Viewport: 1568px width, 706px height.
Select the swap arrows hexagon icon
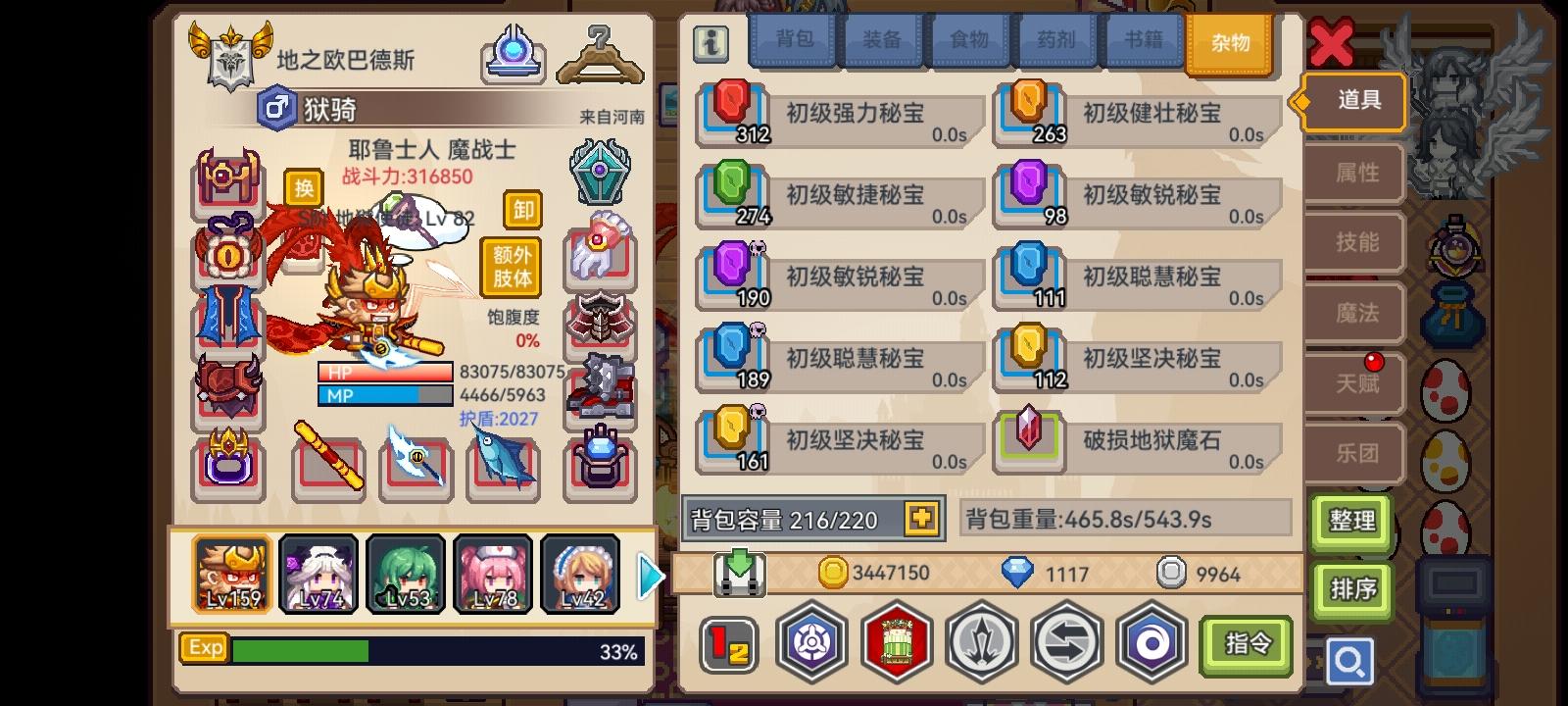[x=1066, y=642]
